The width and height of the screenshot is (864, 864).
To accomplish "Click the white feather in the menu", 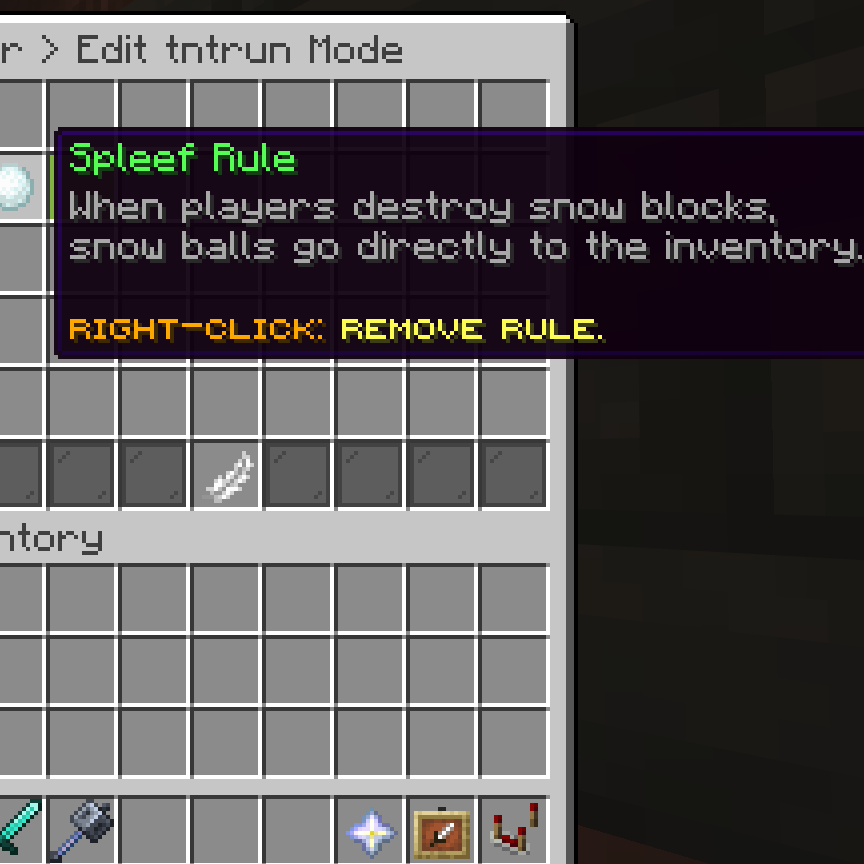I will [x=226, y=476].
